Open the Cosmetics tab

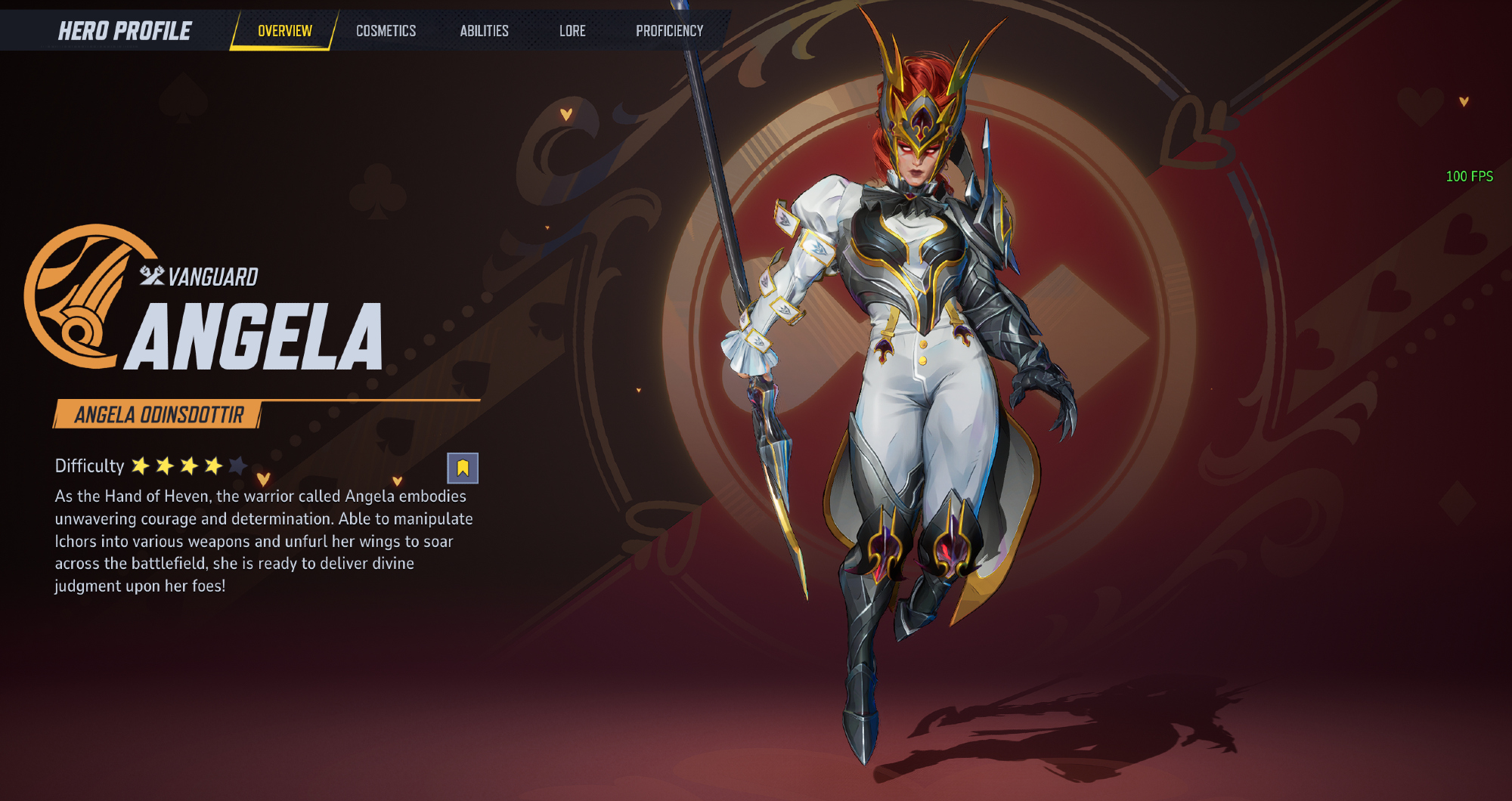point(386,31)
